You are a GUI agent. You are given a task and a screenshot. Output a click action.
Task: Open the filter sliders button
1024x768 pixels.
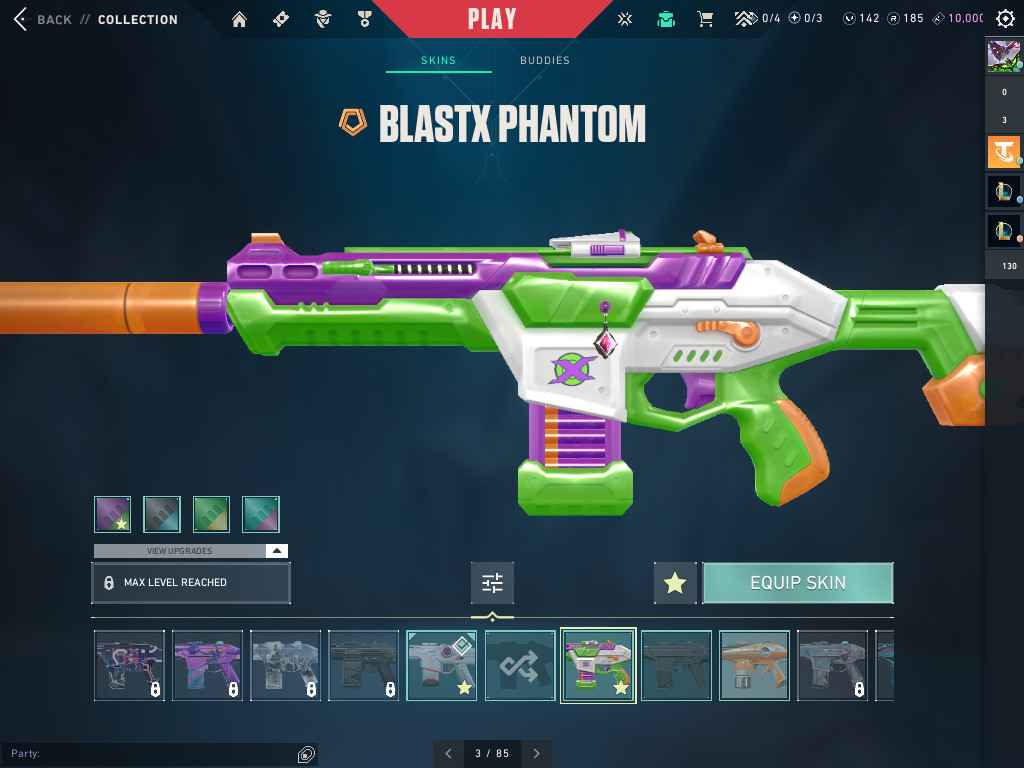click(492, 583)
